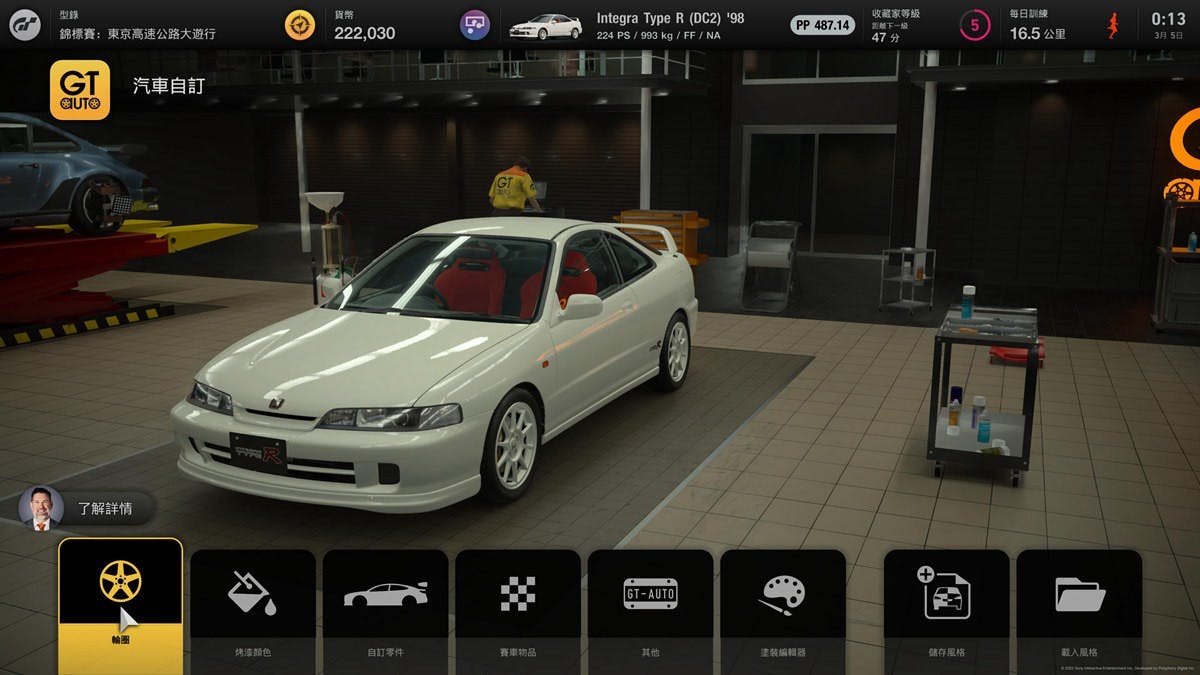
Task: Click the purple garage icon
Action: (475, 25)
